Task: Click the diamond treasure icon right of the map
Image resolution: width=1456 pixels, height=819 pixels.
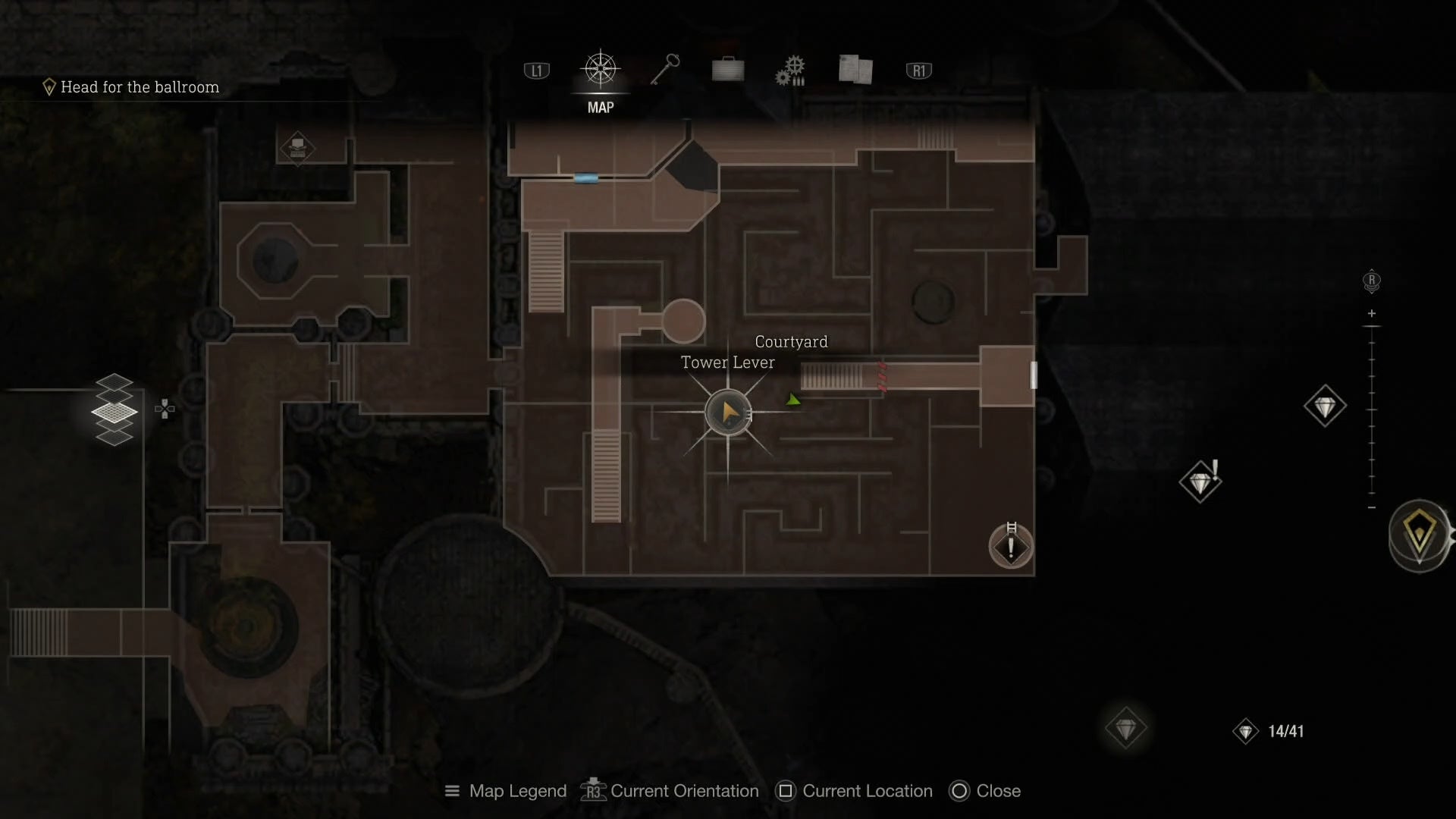Action: tap(1325, 406)
